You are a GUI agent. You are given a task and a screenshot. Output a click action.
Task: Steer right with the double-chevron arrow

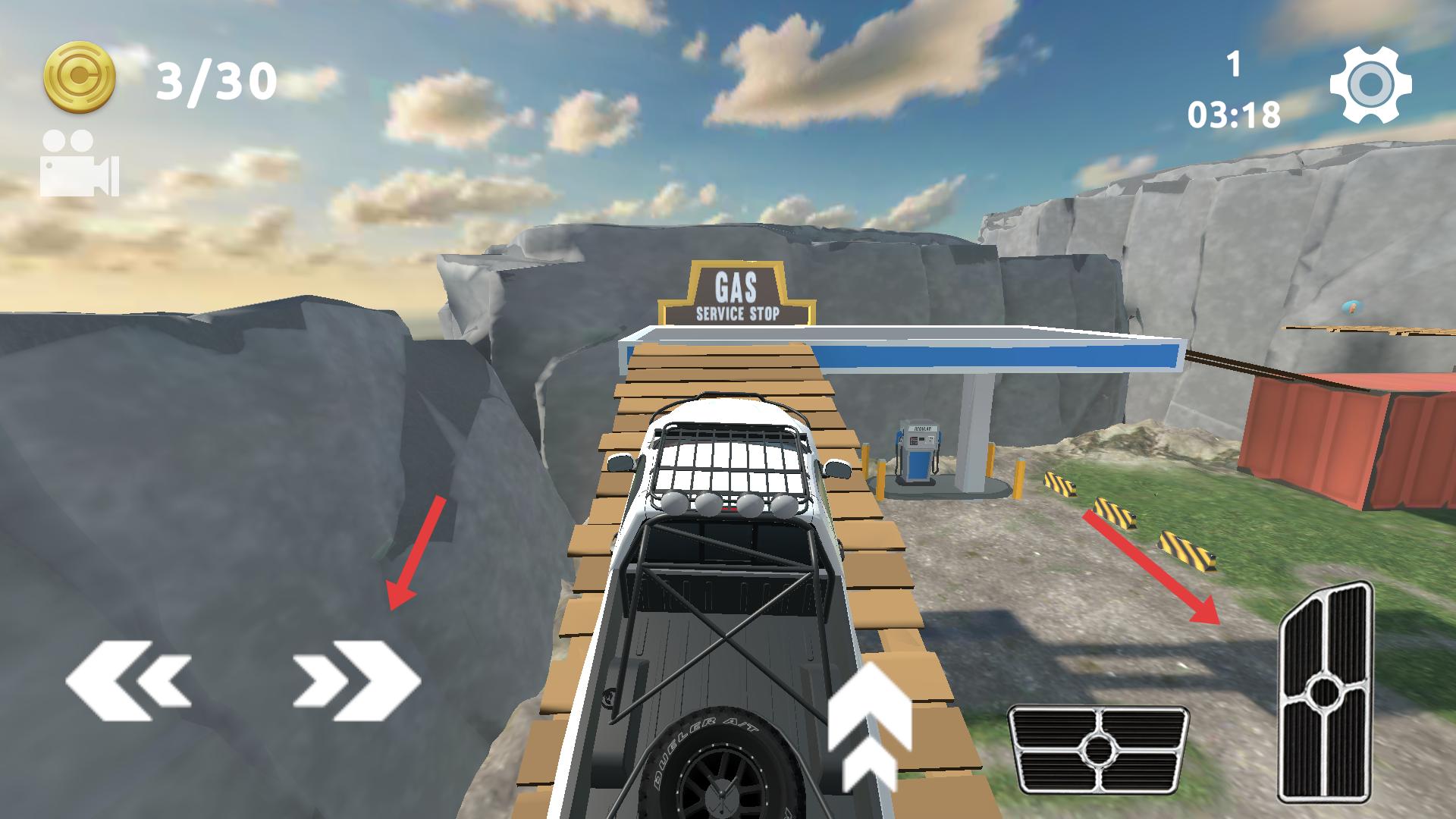click(356, 679)
